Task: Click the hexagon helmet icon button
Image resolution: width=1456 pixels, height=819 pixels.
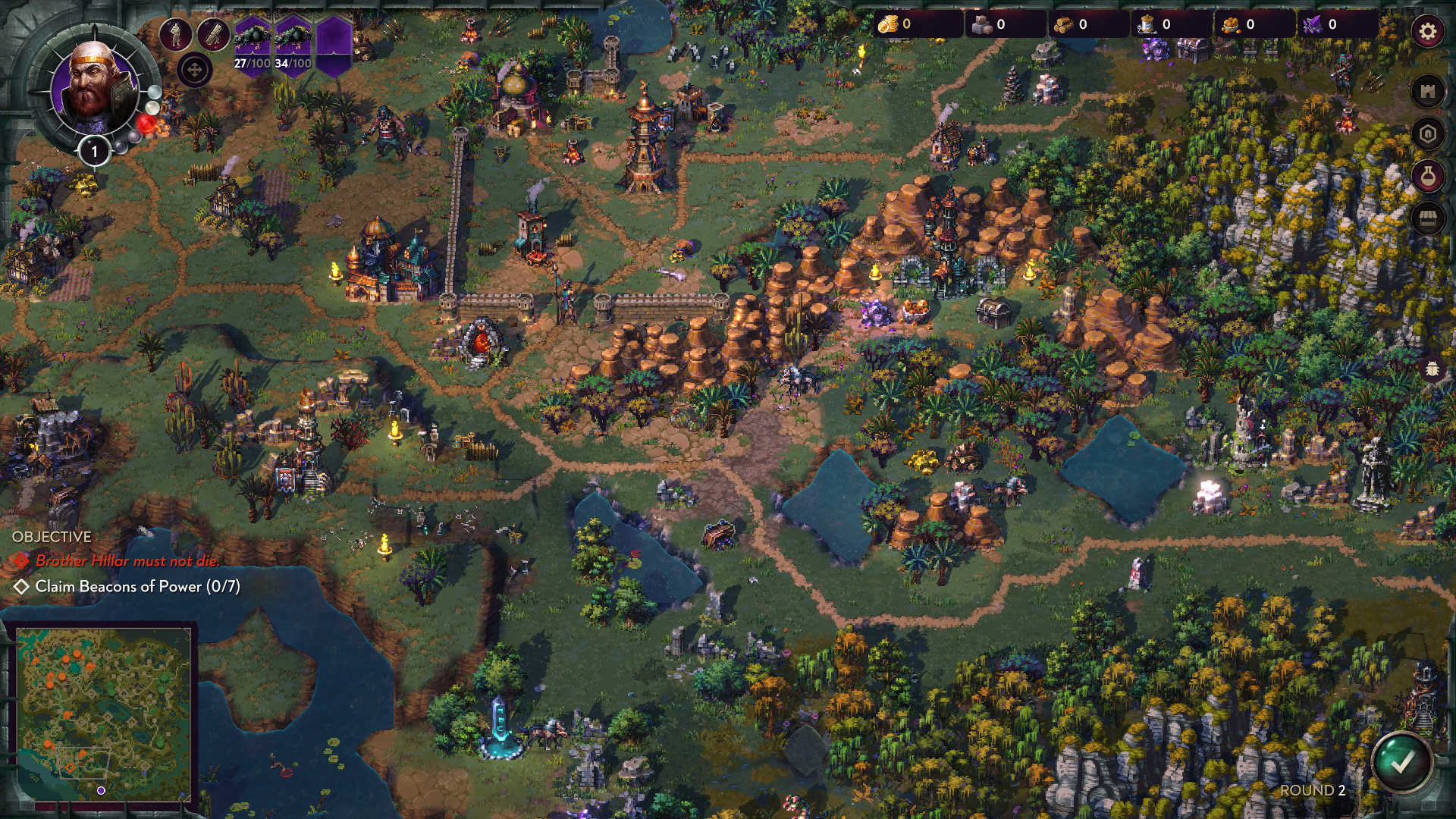Action: pos(1427,134)
